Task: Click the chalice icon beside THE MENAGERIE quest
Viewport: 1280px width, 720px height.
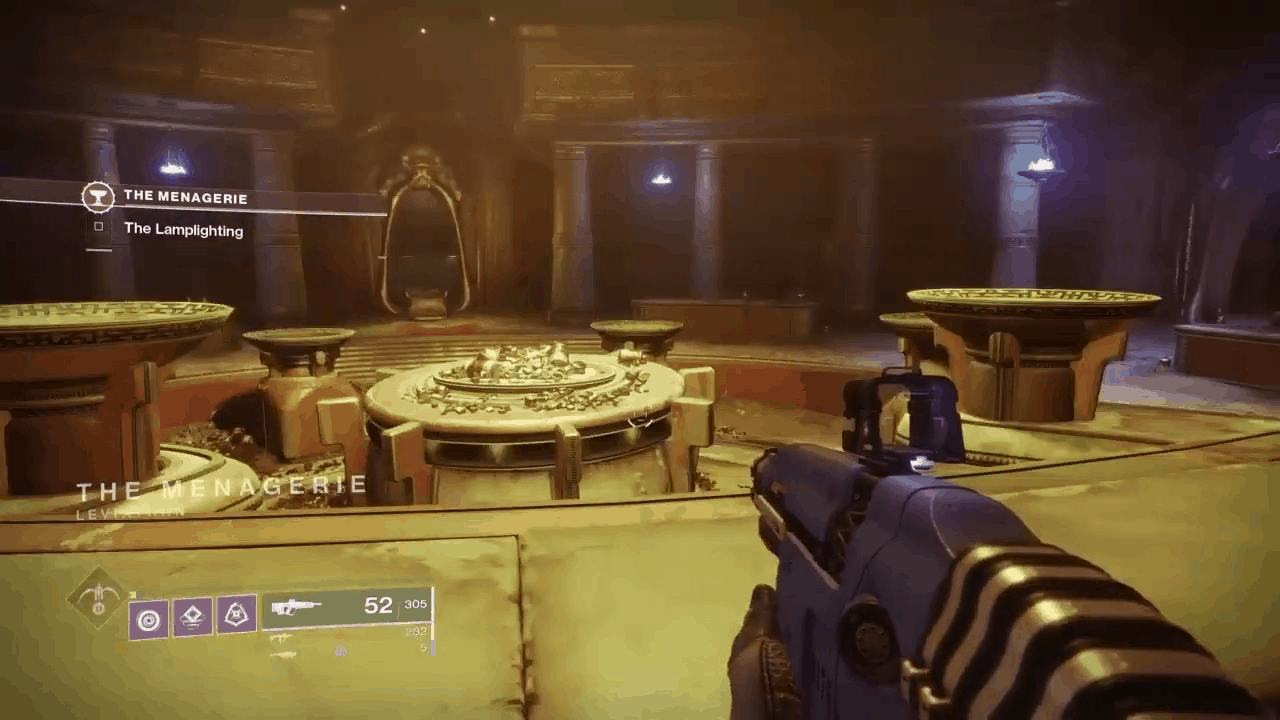Action: point(98,197)
